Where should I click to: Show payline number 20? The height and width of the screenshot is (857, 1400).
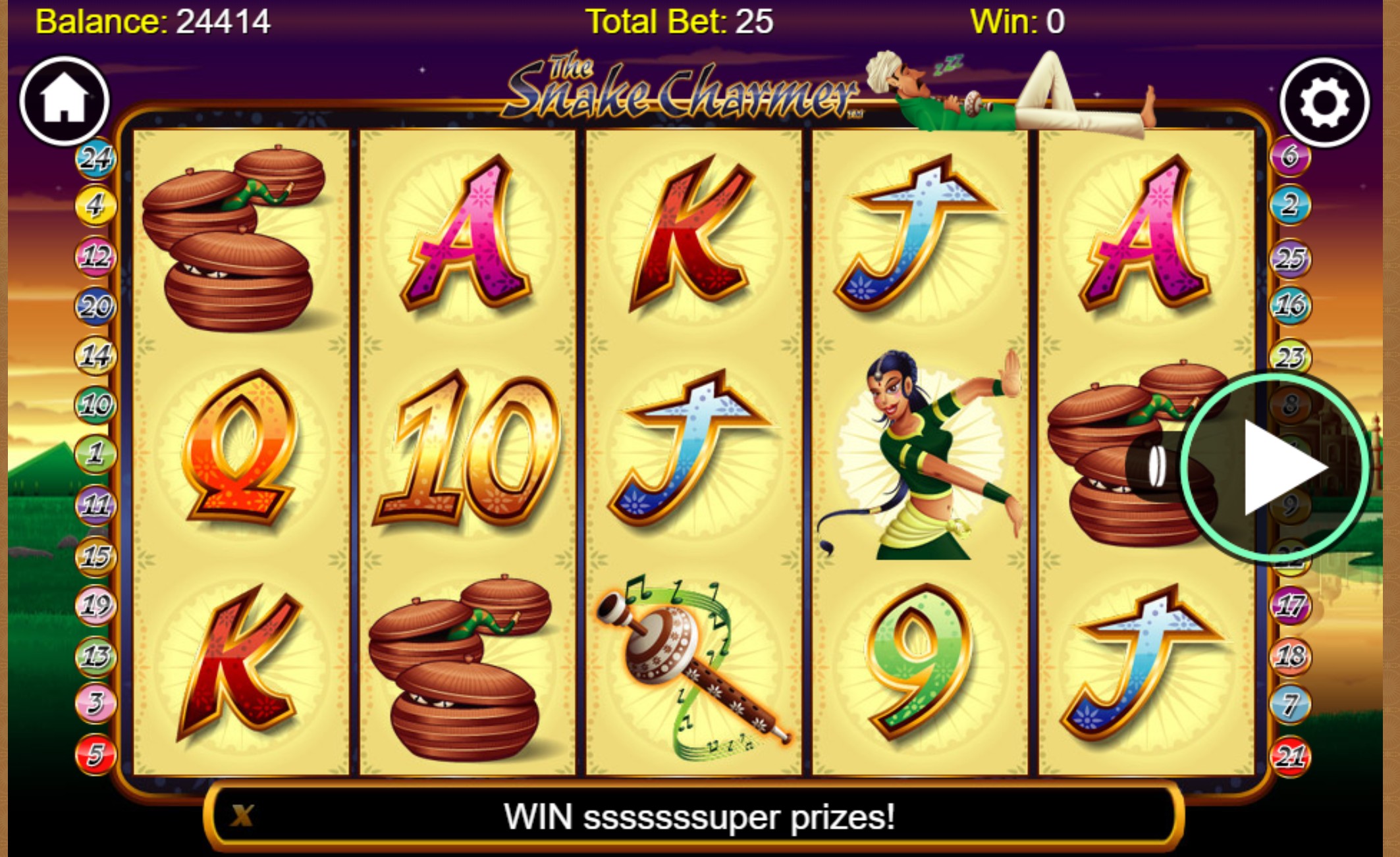pyautogui.click(x=96, y=306)
